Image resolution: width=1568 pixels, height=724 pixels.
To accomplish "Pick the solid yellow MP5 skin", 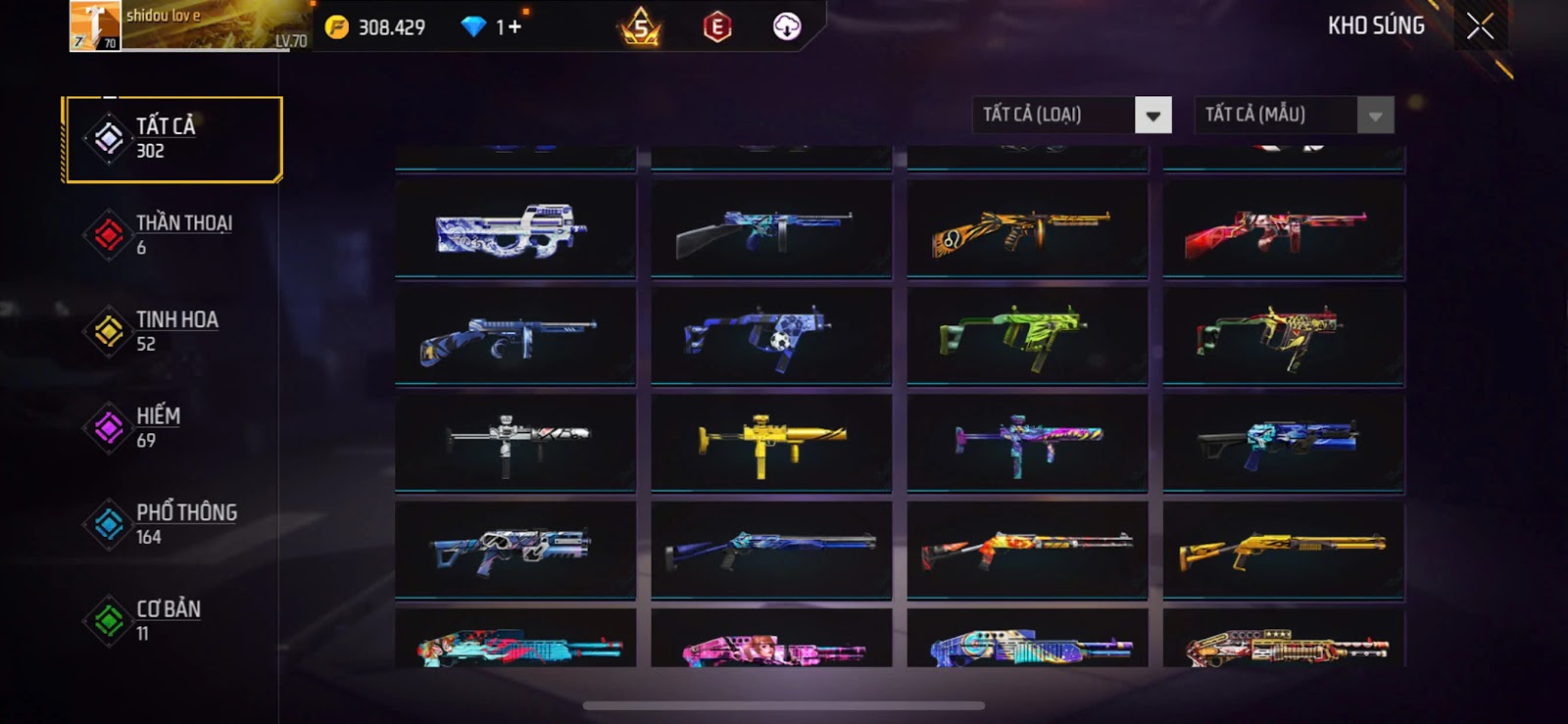I will 771,444.
